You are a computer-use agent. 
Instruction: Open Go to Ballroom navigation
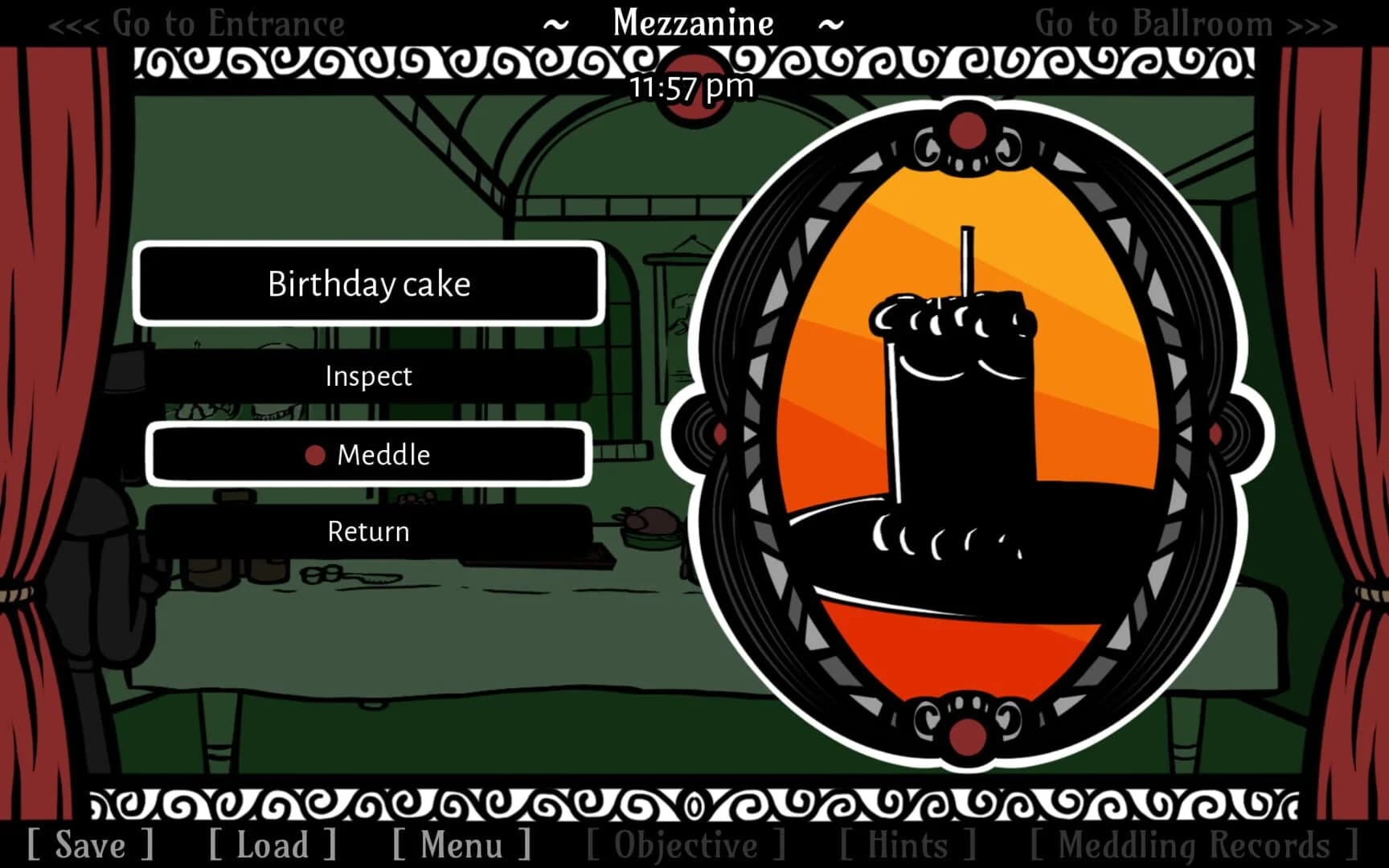tap(1155, 24)
